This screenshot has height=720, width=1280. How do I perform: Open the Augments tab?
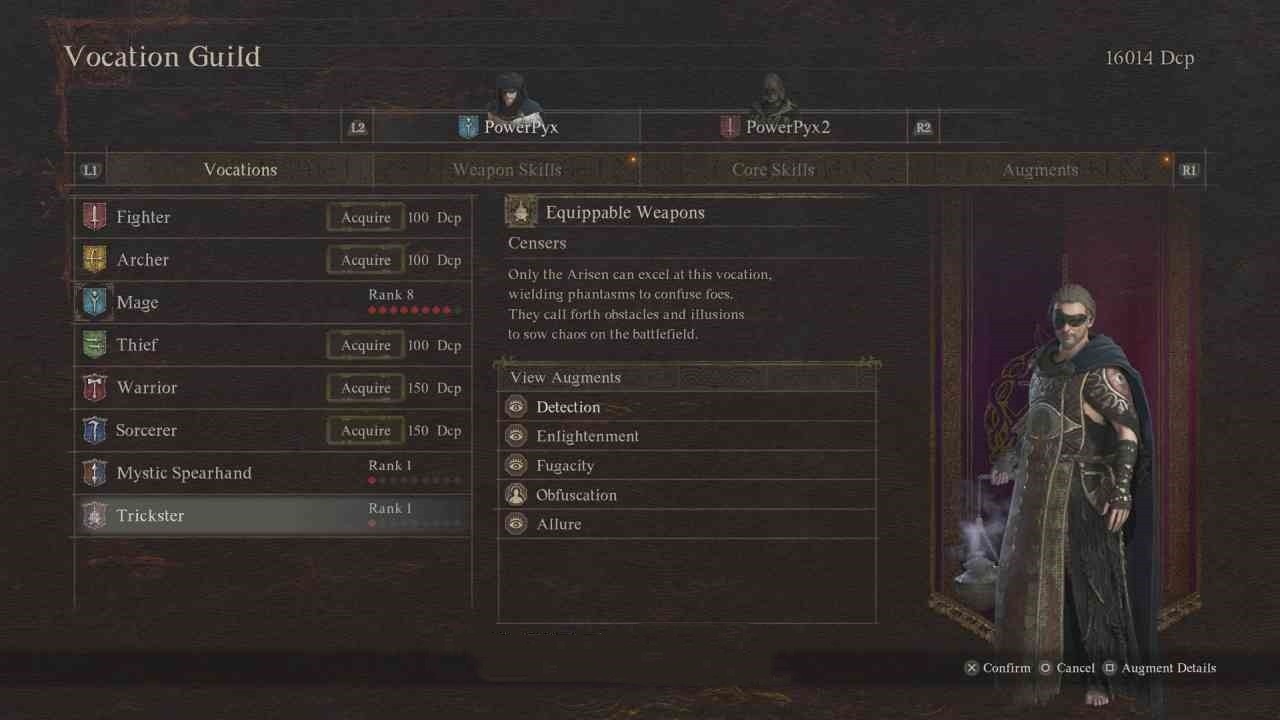click(x=1040, y=170)
